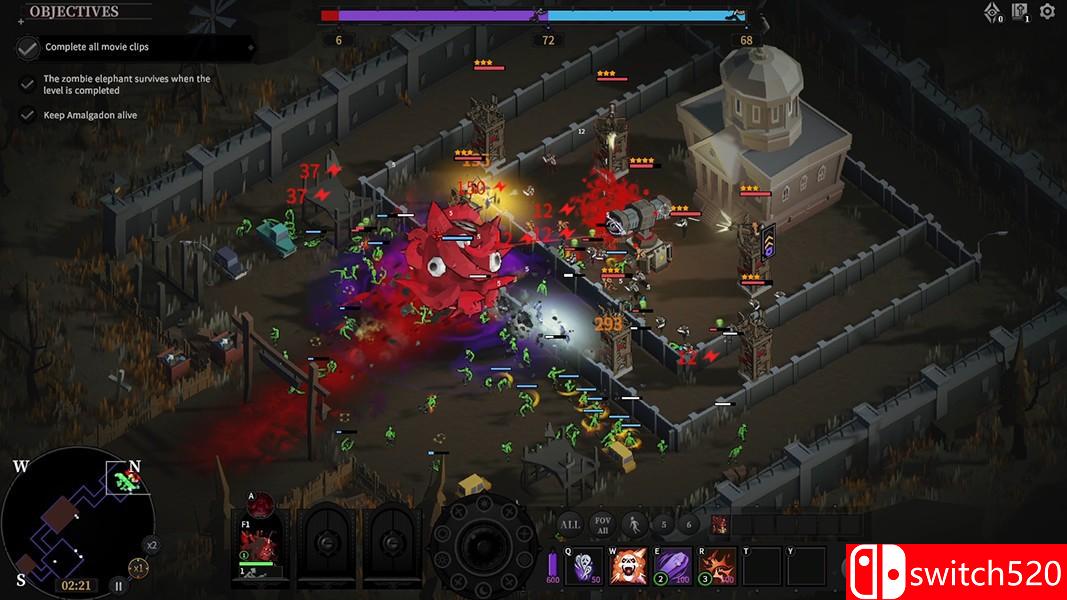Click the small red monster portrait icon
Screen dimensions: 1067x600
[719, 524]
